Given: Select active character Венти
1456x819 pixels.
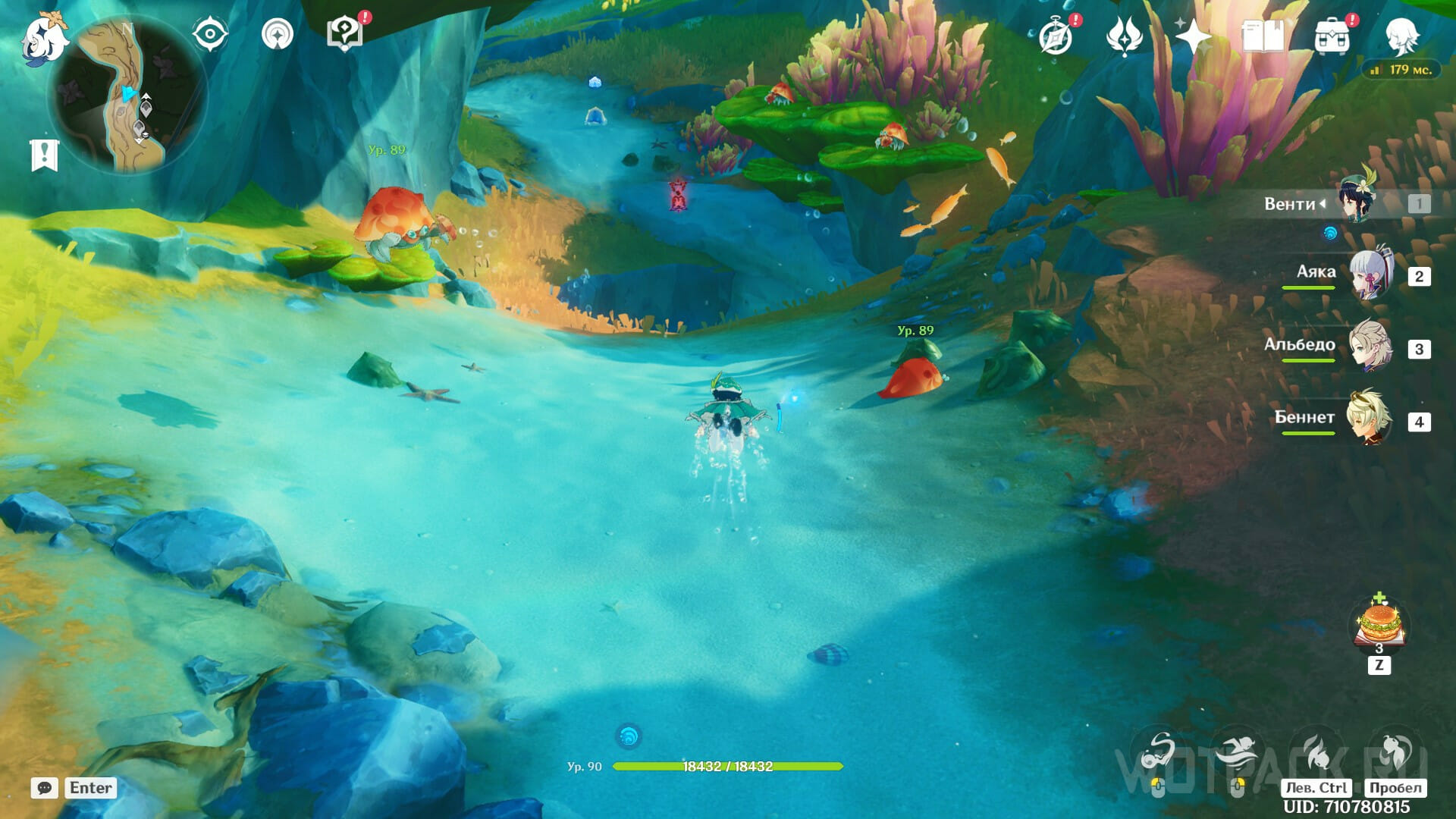Looking at the screenshot, I should [x=1357, y=203].
